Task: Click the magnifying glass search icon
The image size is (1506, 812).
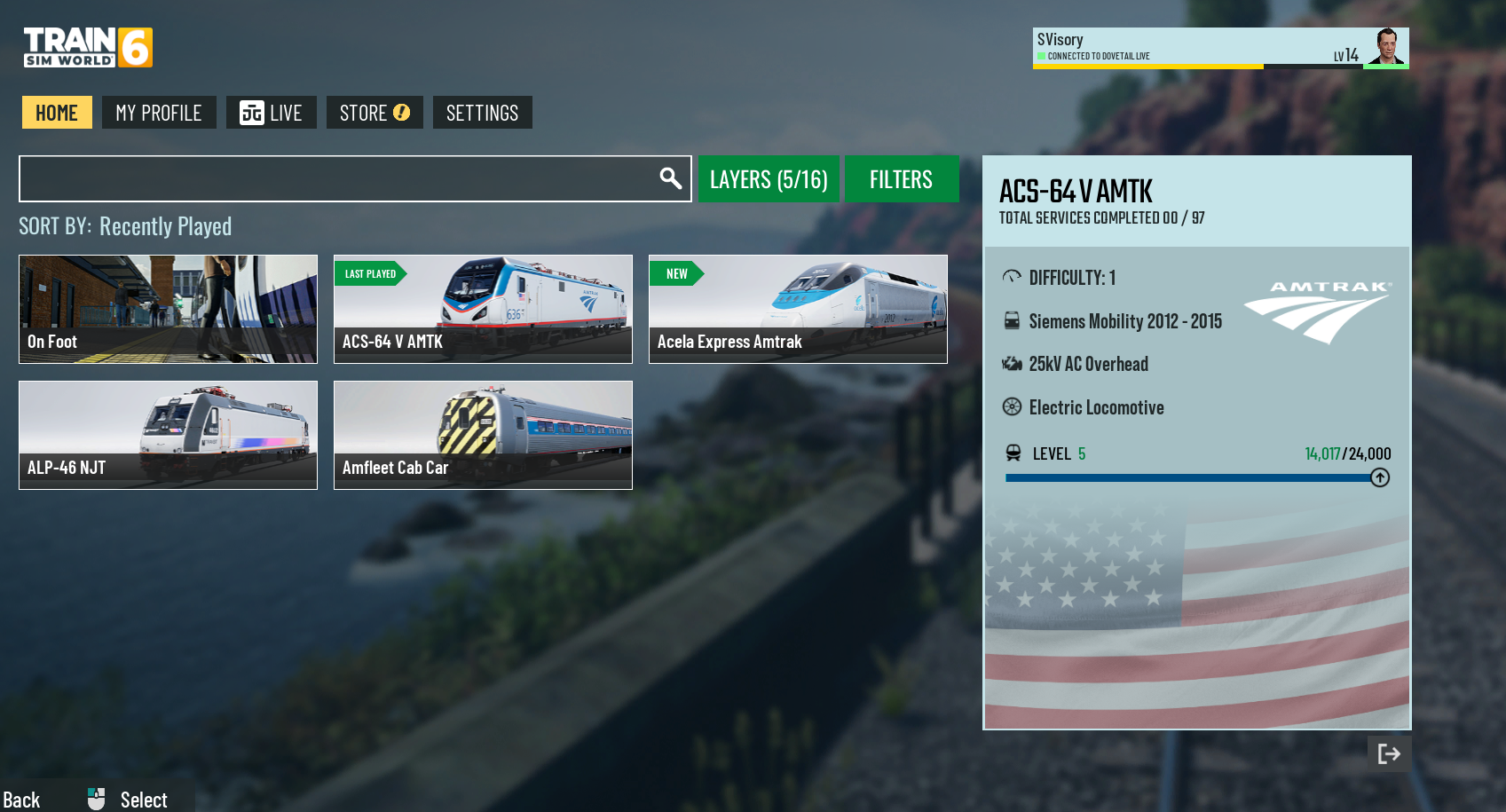Action: [671, 178]
